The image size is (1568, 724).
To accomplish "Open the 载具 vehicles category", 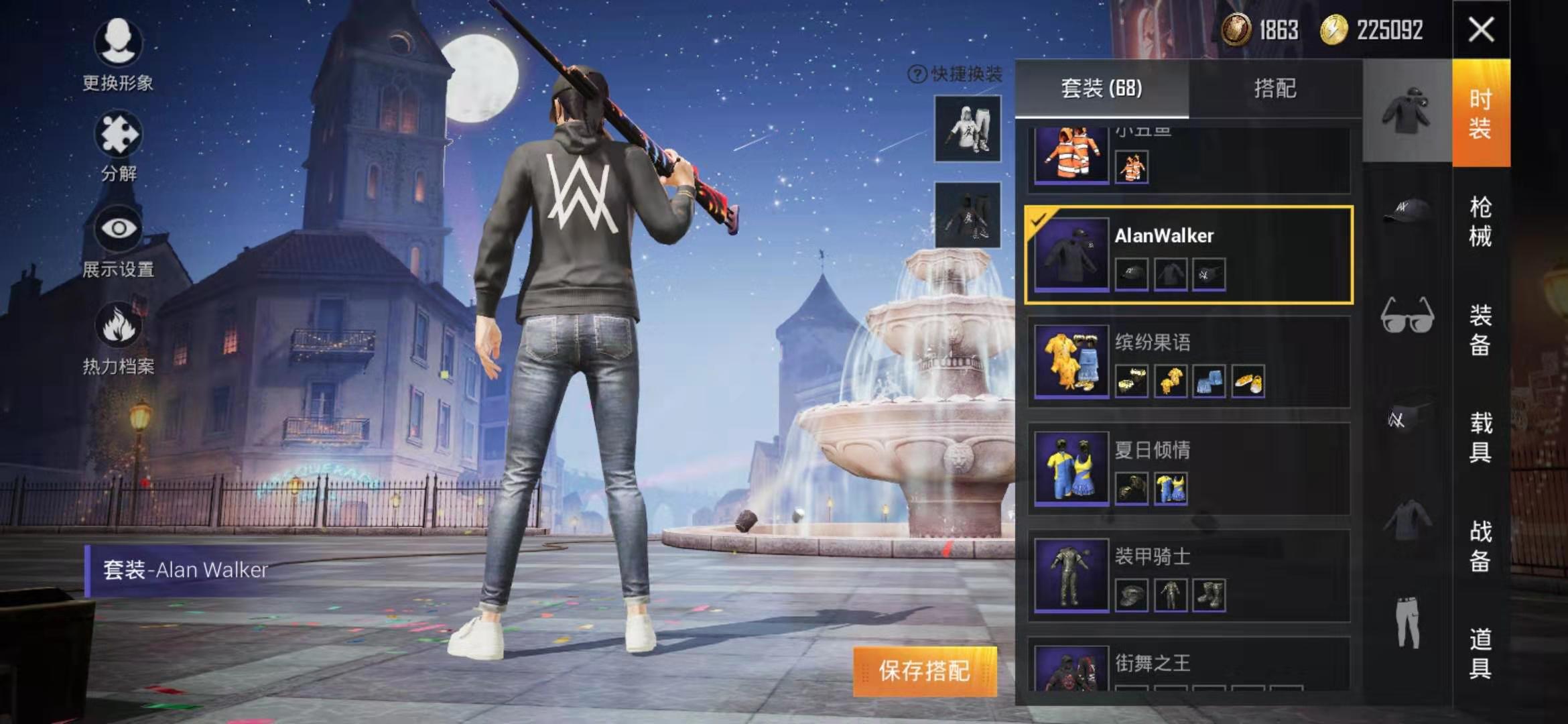I will 1480,437.
